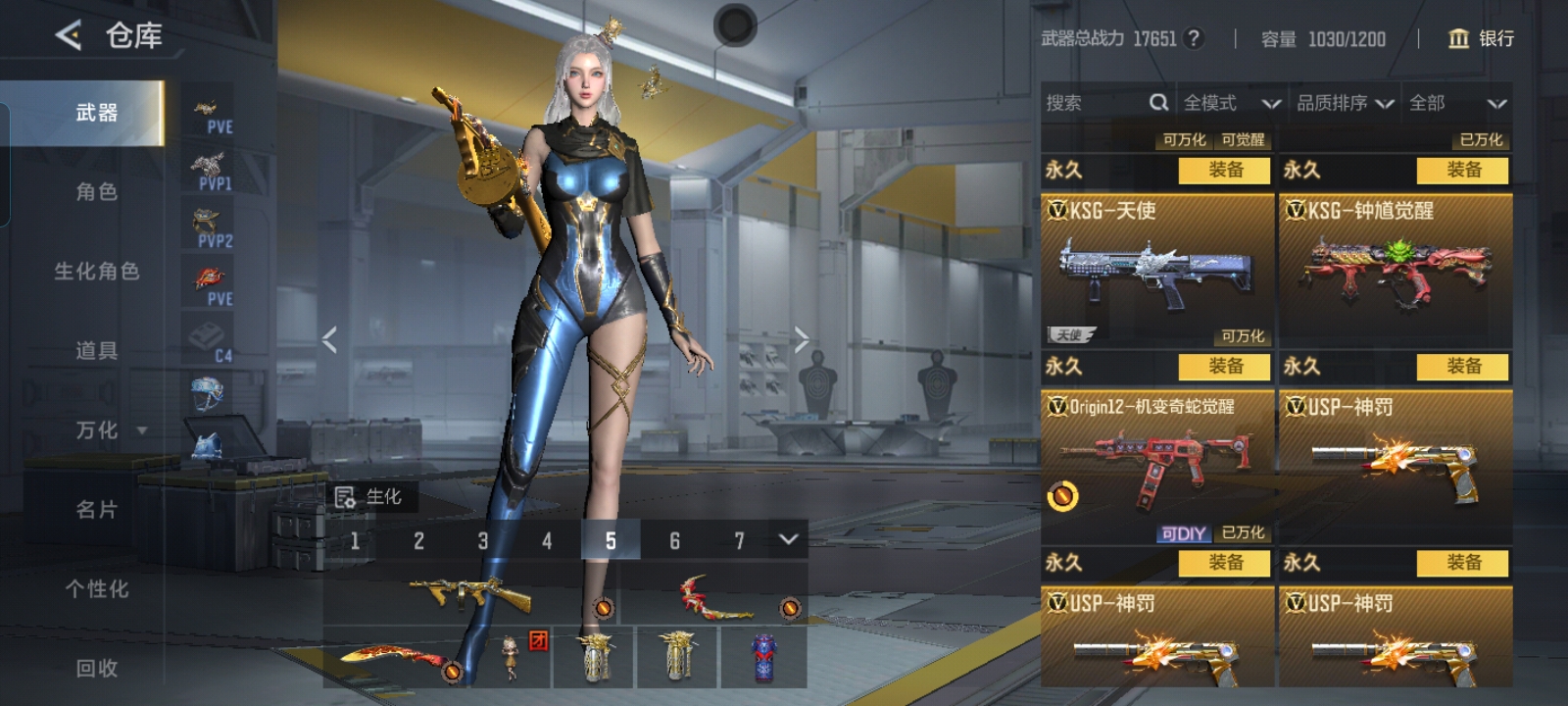
Task: Go back from the 仓库 screen
Action: click(69, 36)
